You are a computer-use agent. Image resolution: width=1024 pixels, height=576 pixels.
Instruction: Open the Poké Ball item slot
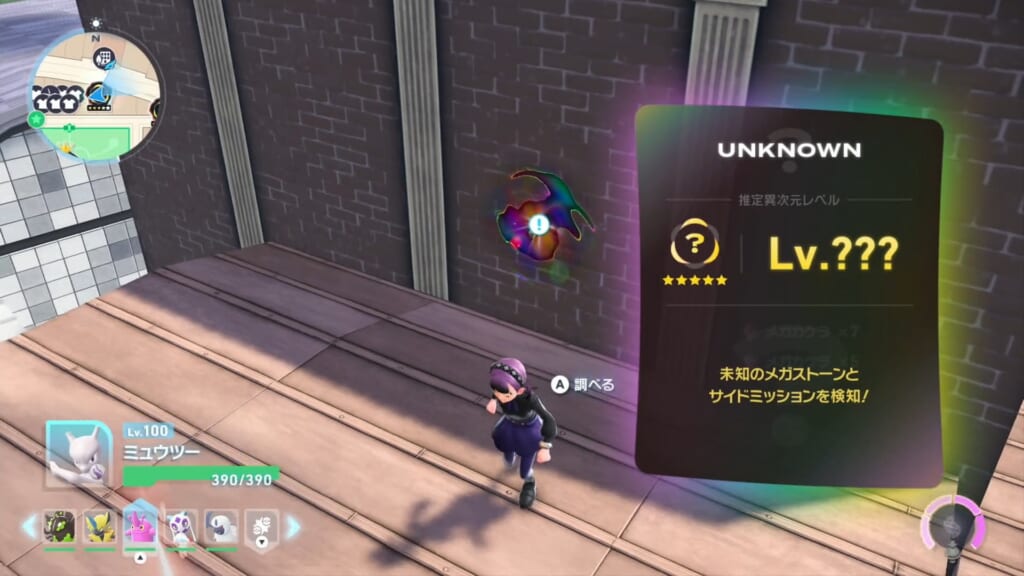coord(260,526)
